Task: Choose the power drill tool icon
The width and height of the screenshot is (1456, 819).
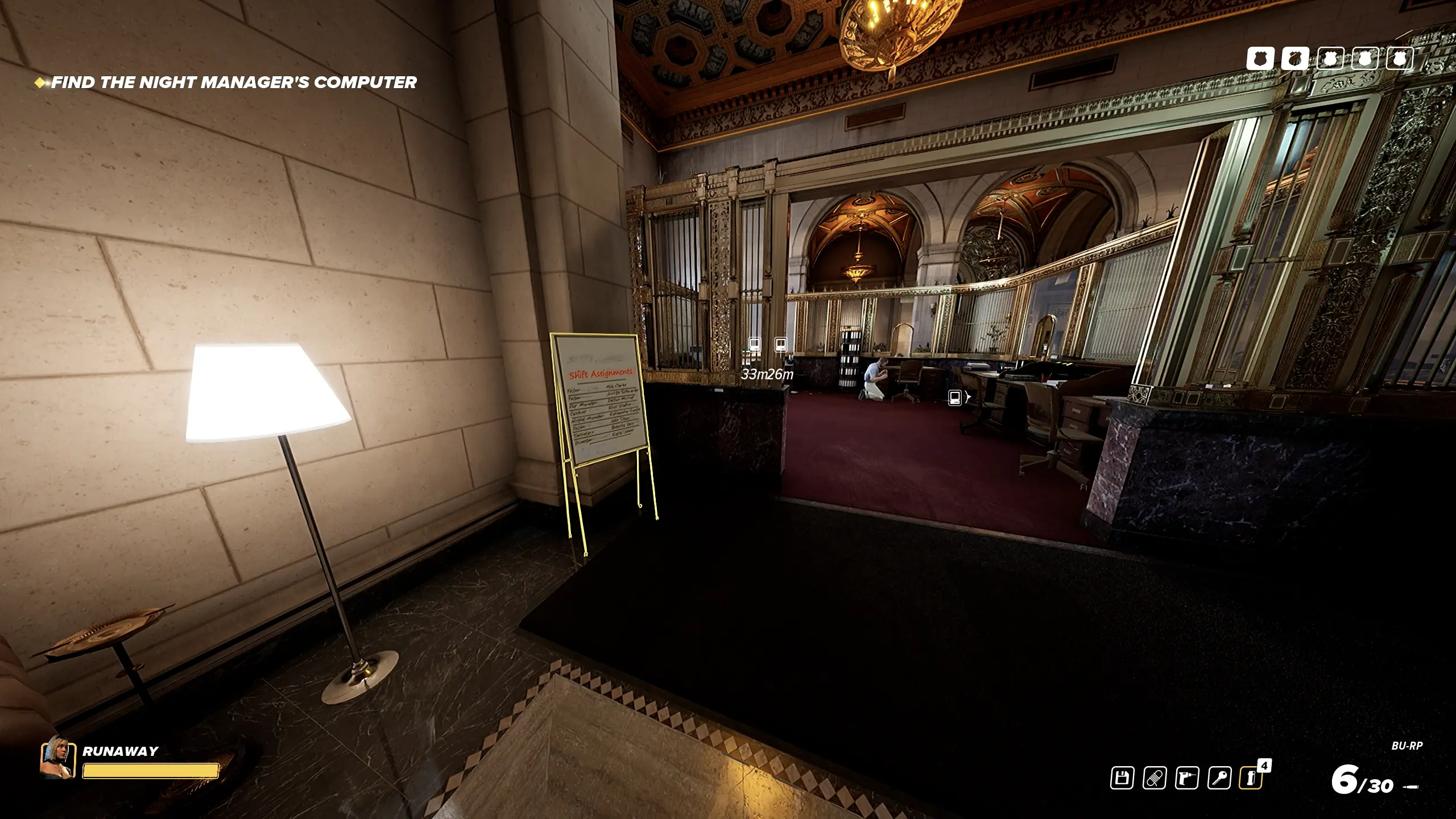Action: point(1186,778)
